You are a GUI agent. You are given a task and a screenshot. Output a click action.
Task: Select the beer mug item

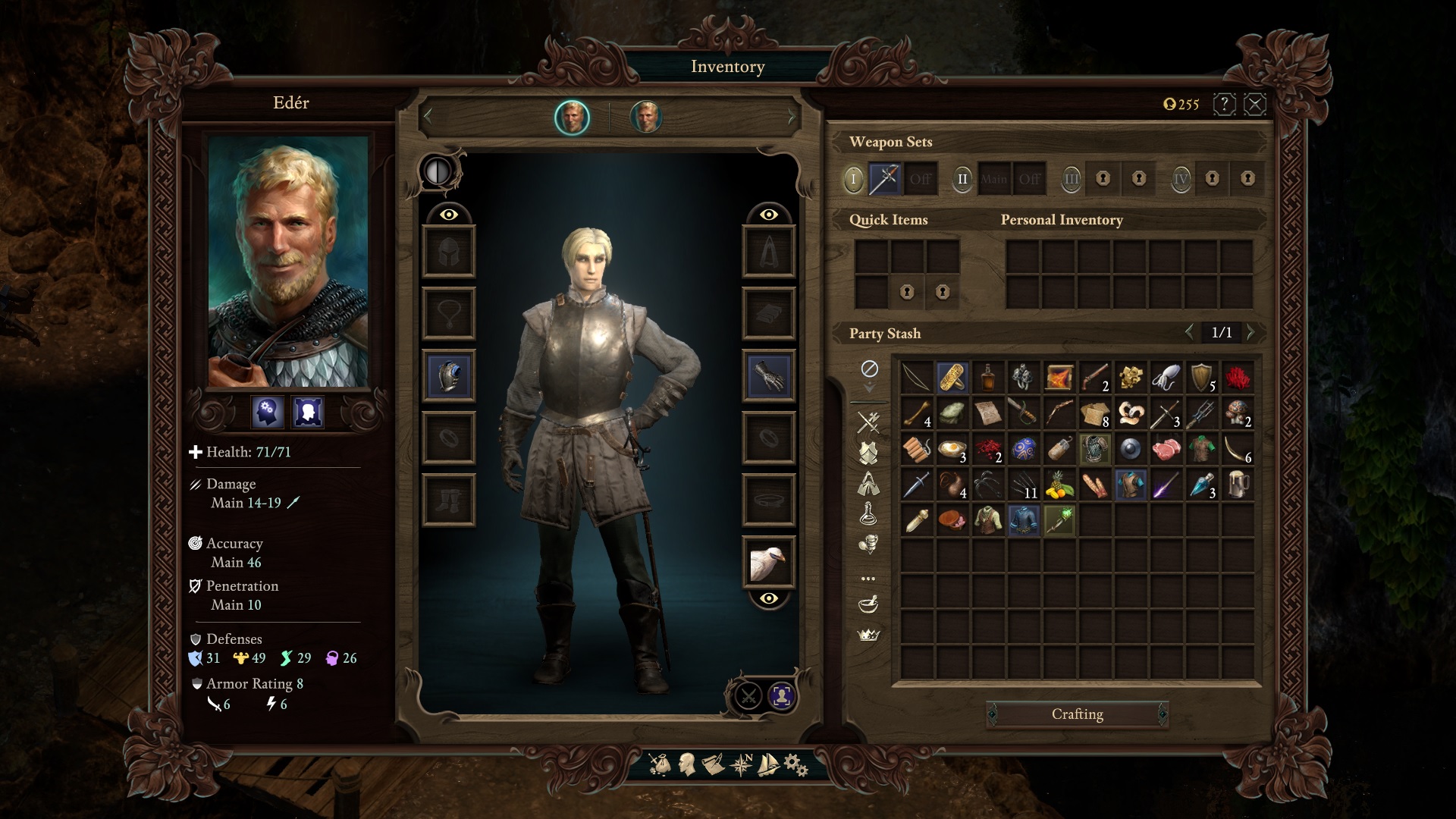[x=1238, y=485]
